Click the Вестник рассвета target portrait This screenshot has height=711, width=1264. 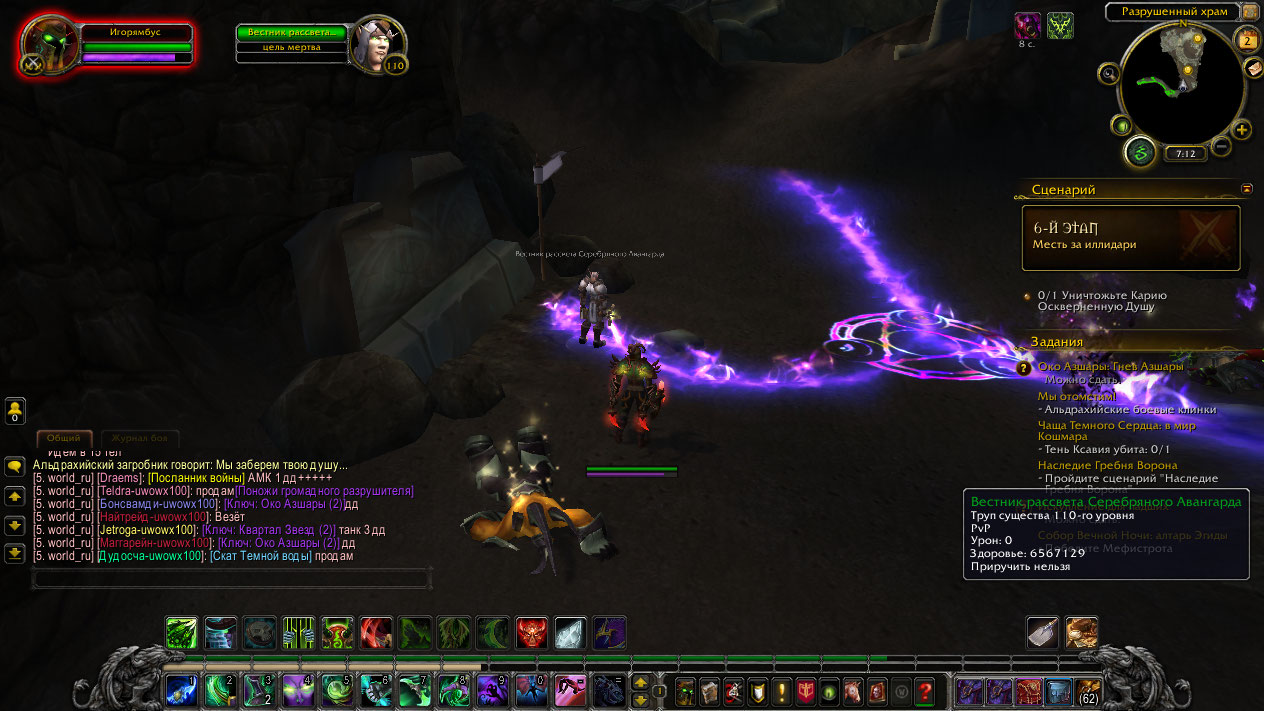[380, 43]
